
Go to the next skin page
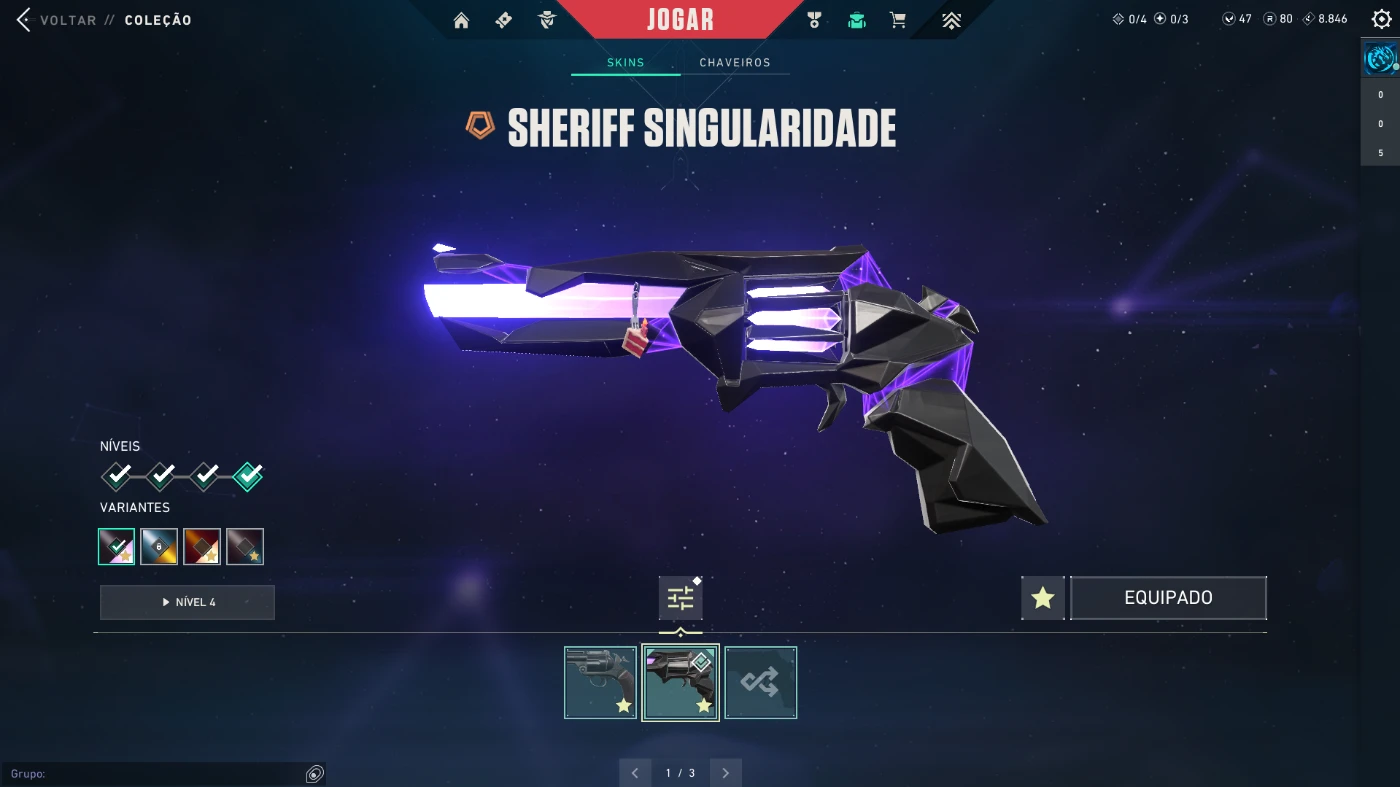[x=725, y=773]
